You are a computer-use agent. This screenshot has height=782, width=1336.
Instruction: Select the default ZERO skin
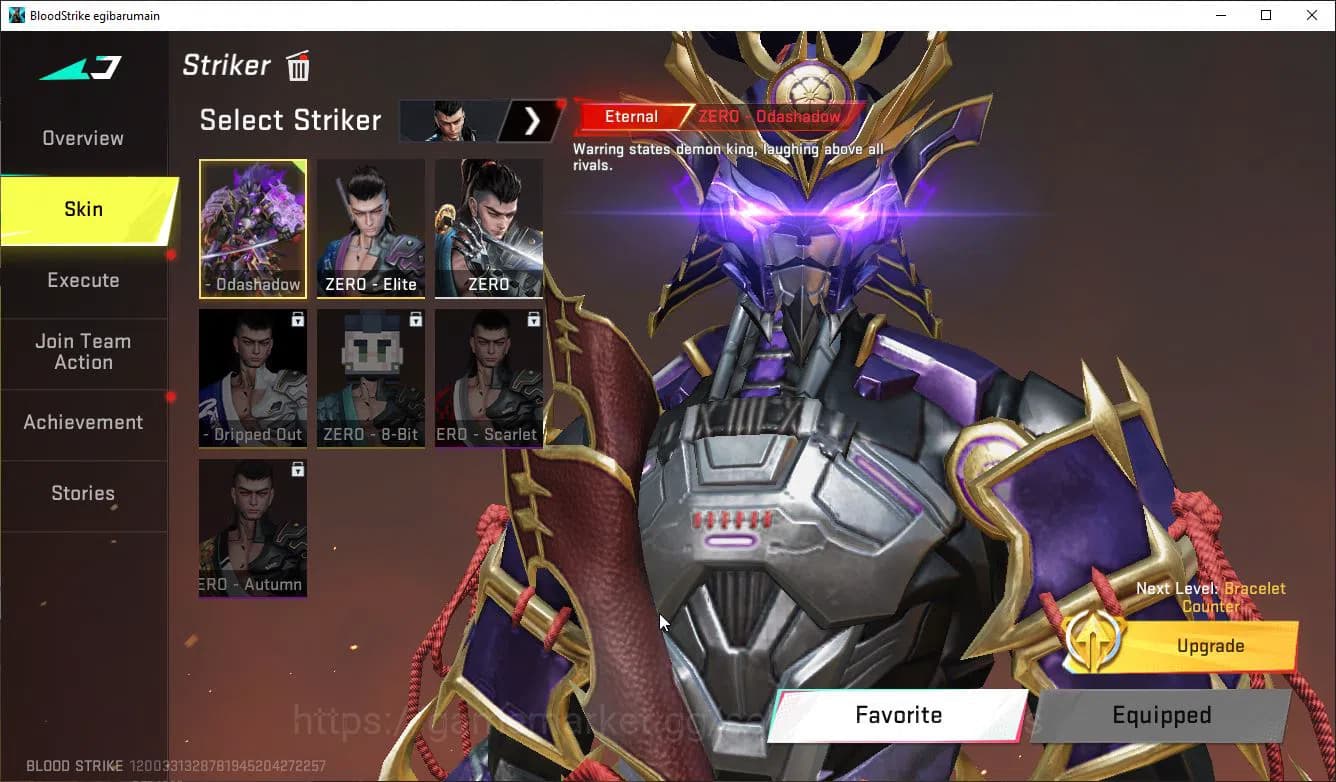coord(488,228)
